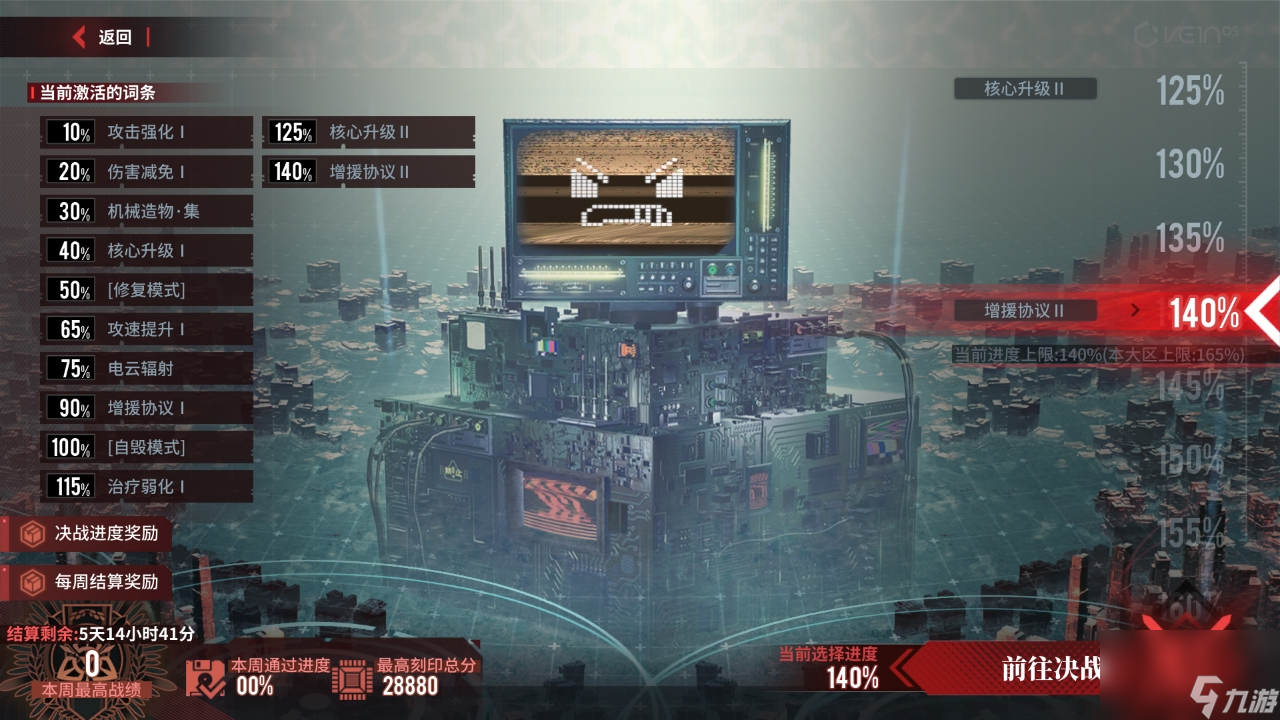Open 决战进度奖励 rewards
The image size is (1280, 720).
pos(90,533)
